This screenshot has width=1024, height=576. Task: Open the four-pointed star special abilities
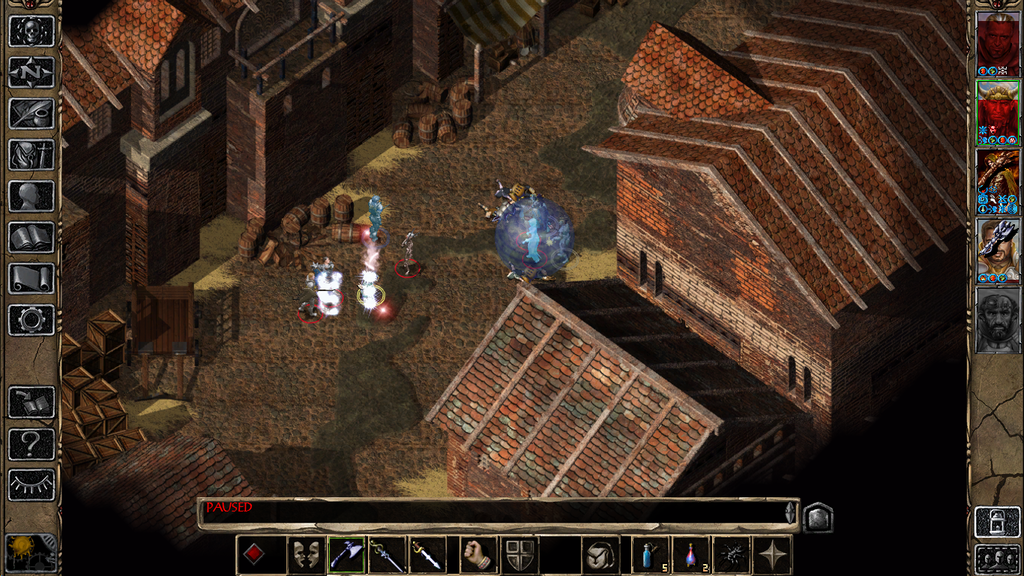[773, 554]
